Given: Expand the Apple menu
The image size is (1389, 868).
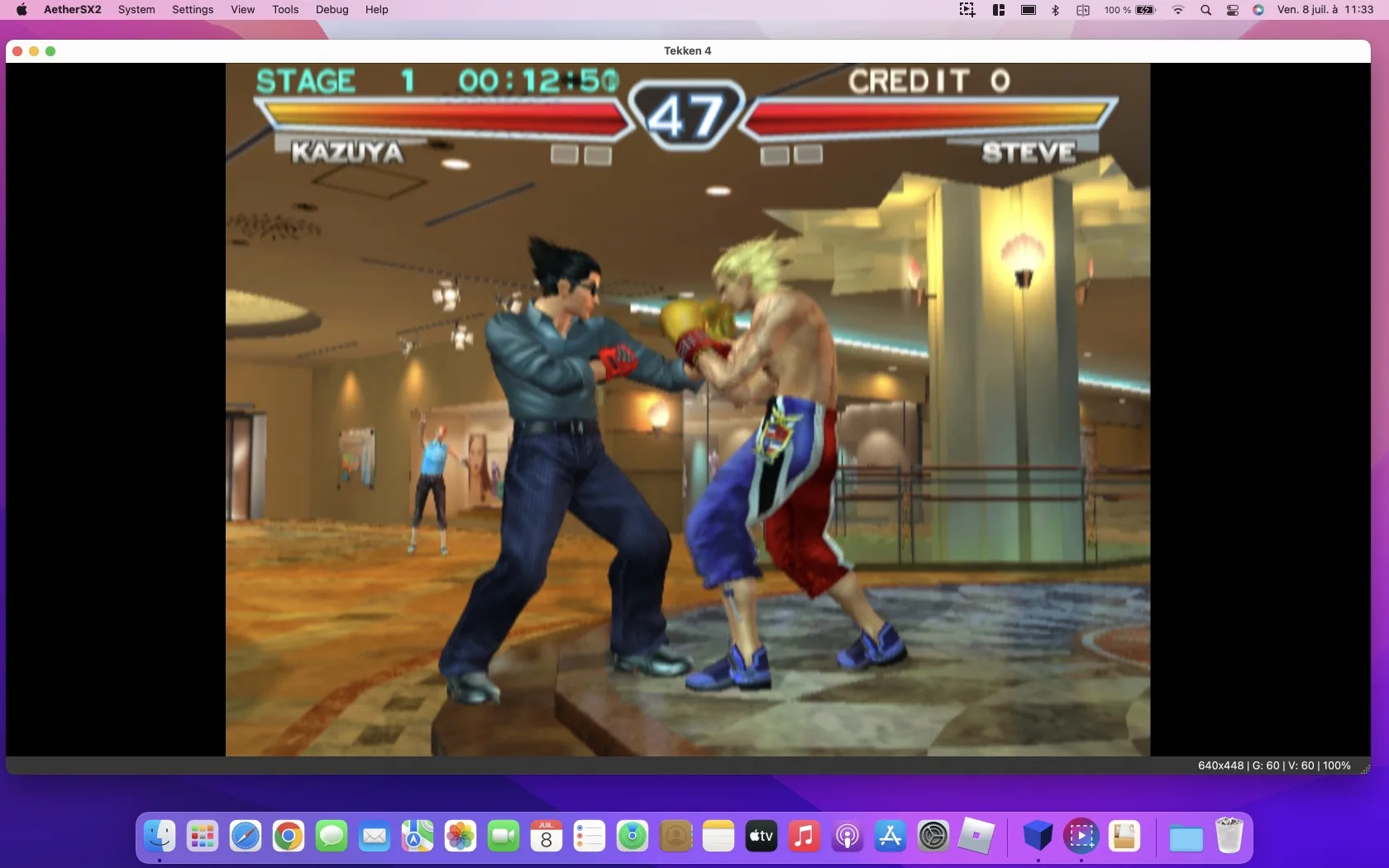Looking at the screenshot, I should tap(21, 10).
